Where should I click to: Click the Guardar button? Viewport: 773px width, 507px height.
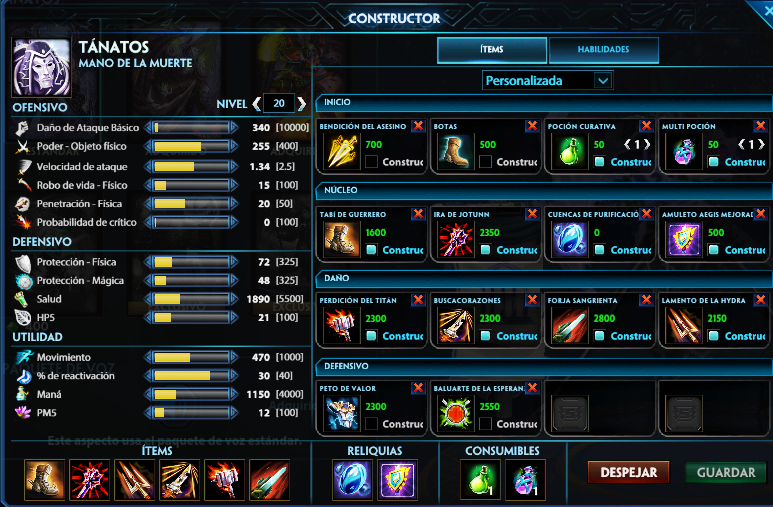click(726, 473)
